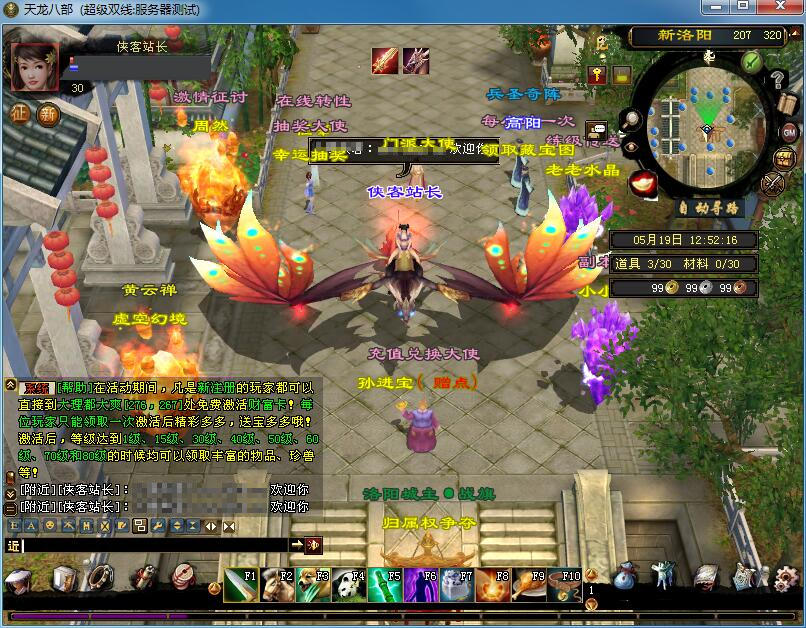The height and width of the screenshot is (628, 806).
Task: Click the flaming sword buff icon
Action: [385, 61]
